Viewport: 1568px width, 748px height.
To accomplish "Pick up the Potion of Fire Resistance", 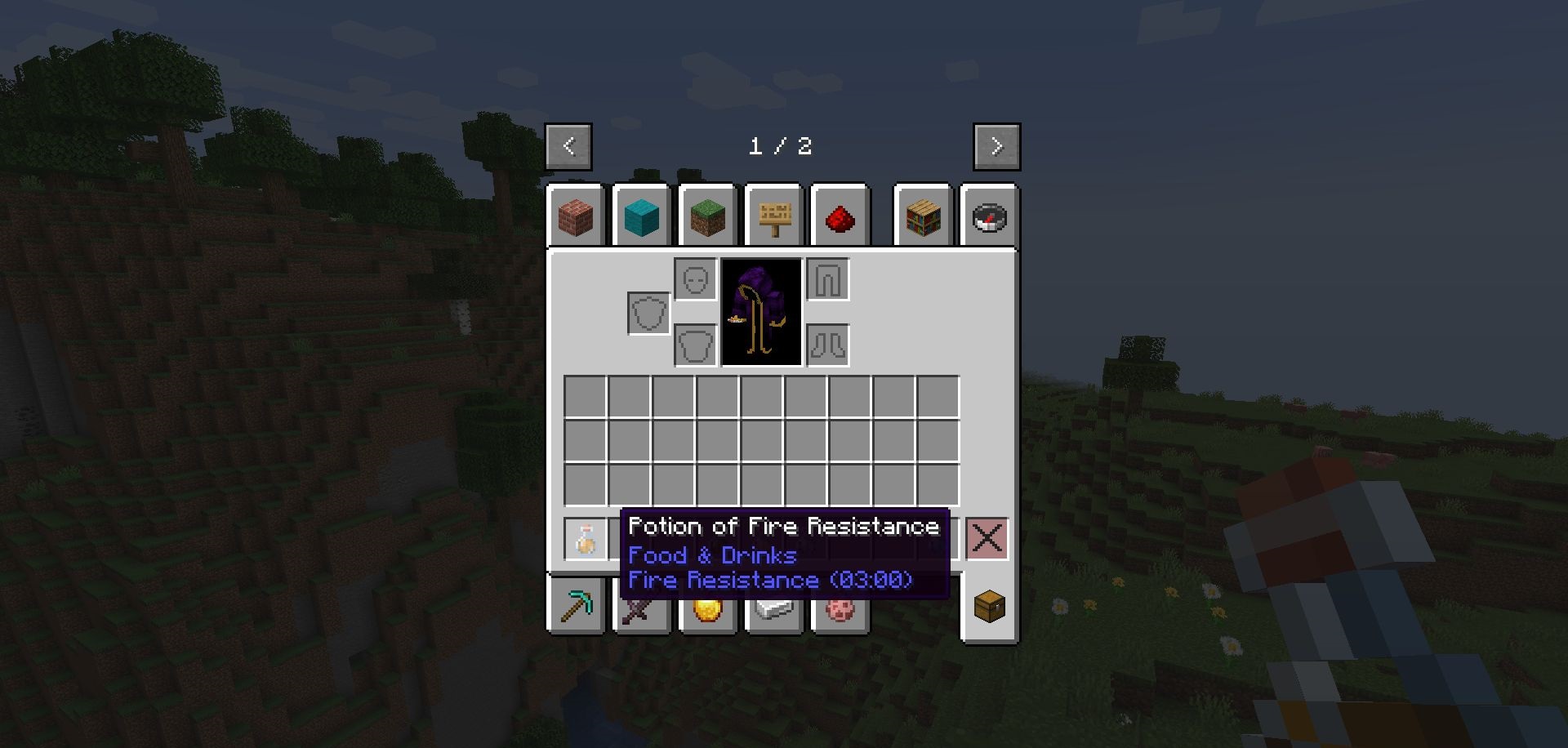I will [x=586, y=539].
